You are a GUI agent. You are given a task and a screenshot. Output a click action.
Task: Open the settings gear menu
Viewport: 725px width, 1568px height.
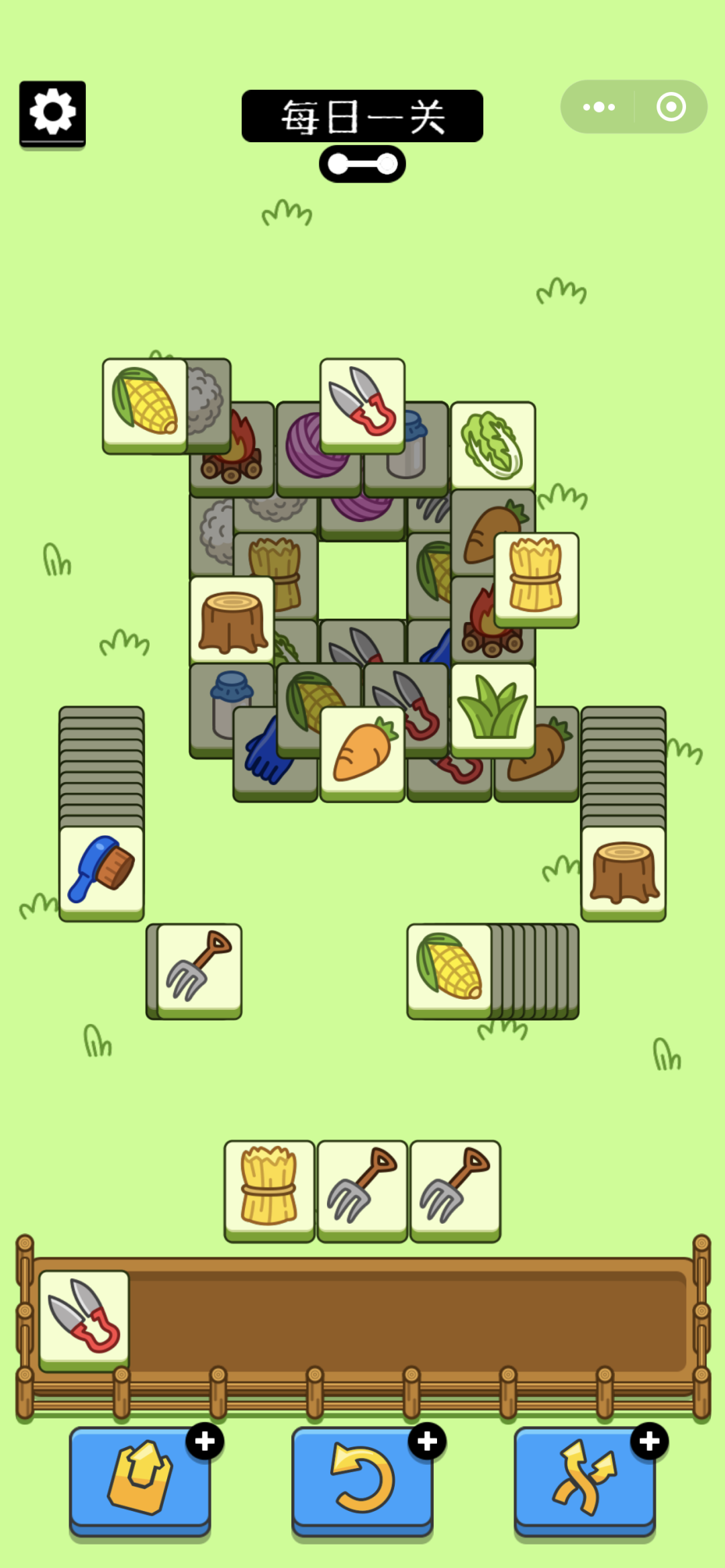coord(52,113)
